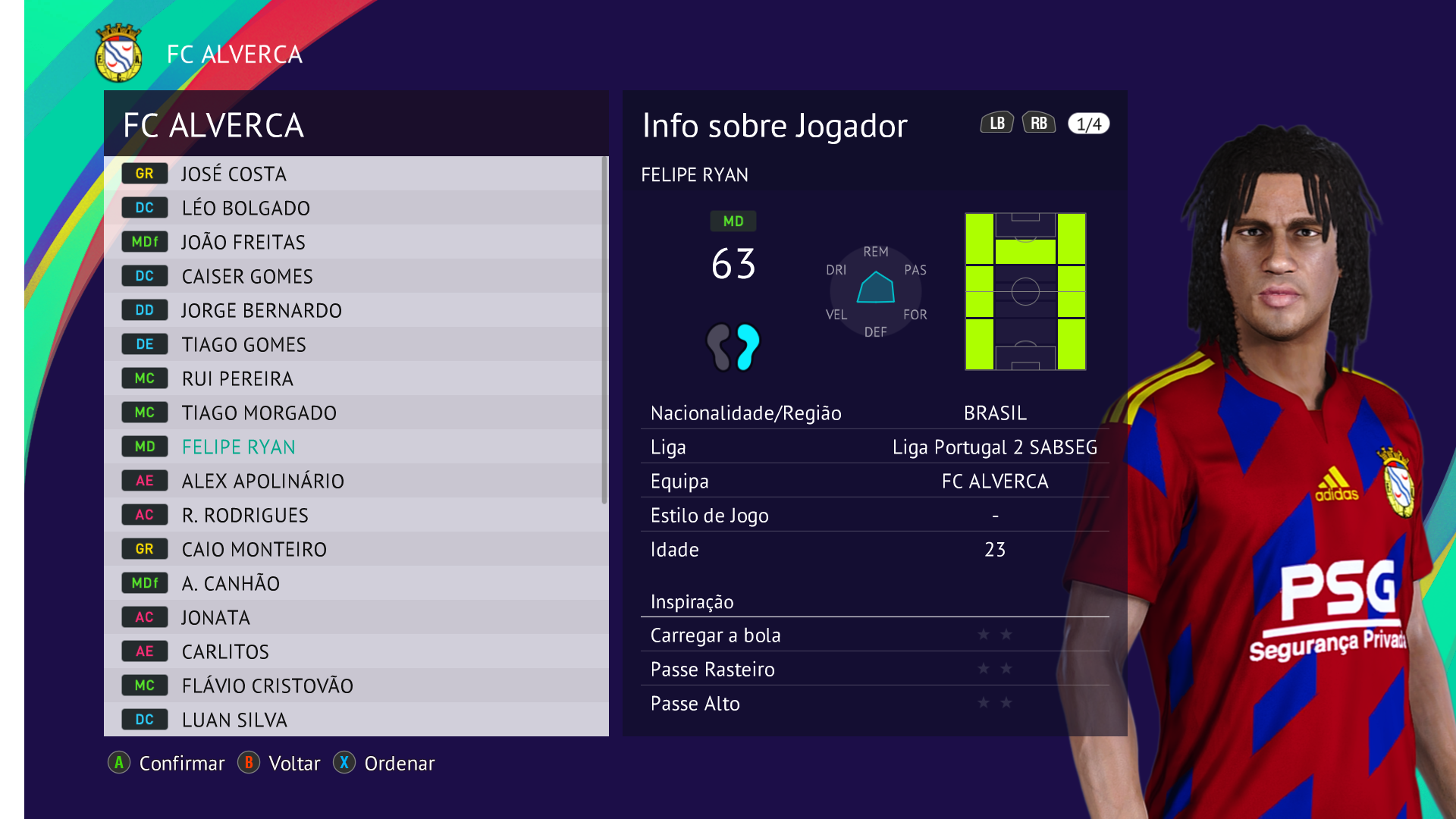Toggle the second star of Passe Alto
Screen dimensions: 1456x819
pyautogui.click(x=1006, y=704)
